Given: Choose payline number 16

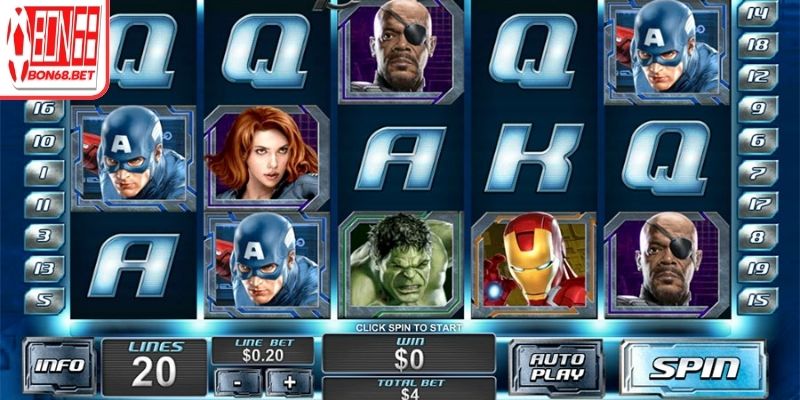Looking at the screenshot, I should 45,108.
